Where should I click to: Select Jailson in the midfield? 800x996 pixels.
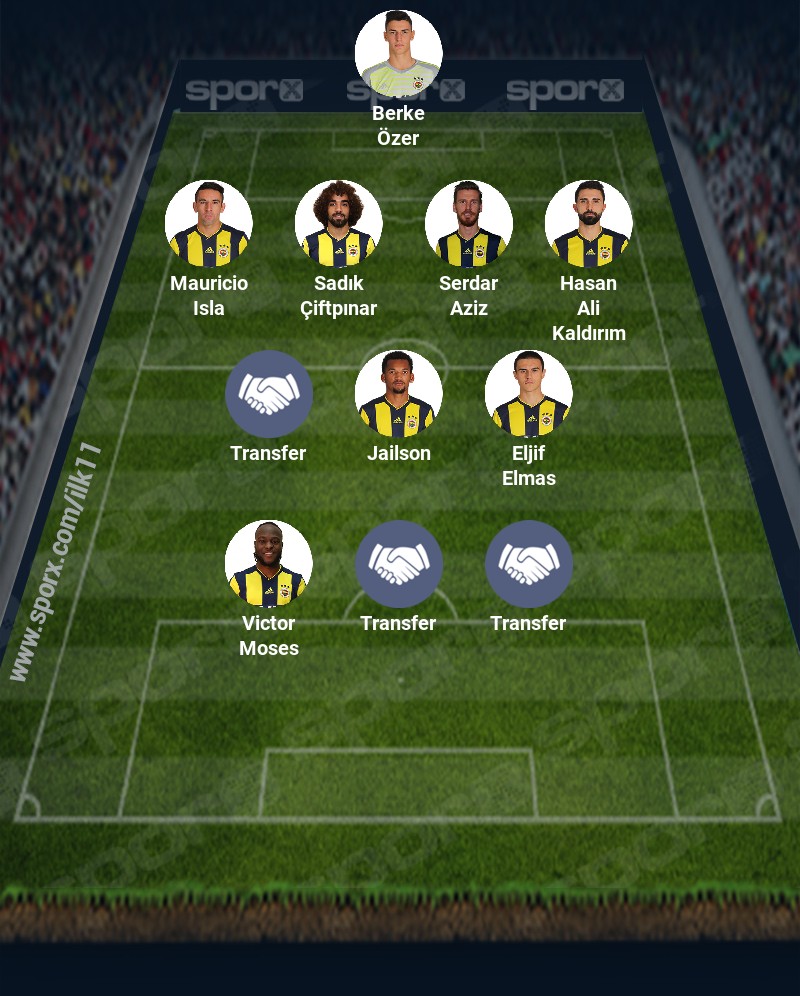[398, 394]
